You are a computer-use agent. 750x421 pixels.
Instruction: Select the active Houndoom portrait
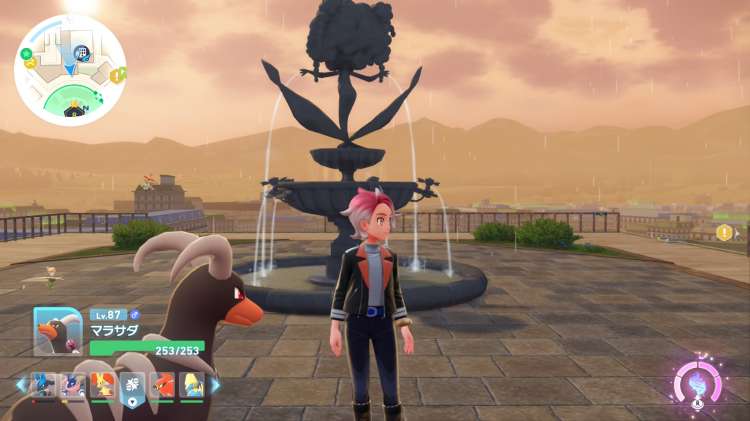57,331
